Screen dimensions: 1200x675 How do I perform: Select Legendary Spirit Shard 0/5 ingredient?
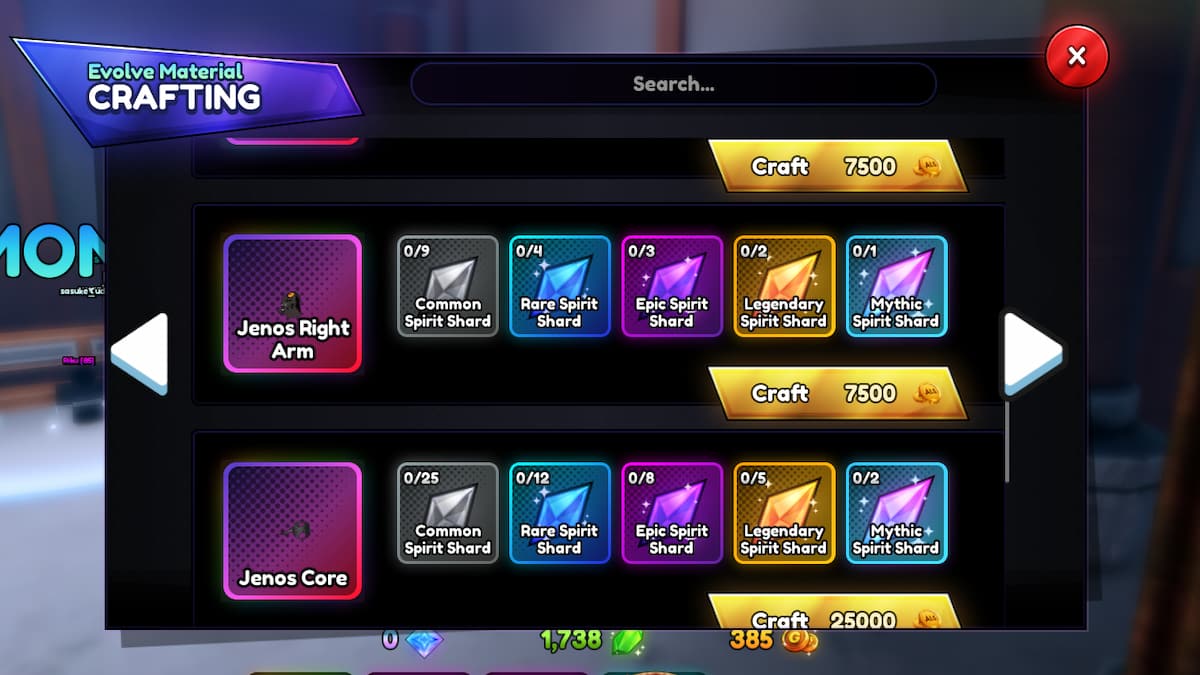(x=784, y=513)
